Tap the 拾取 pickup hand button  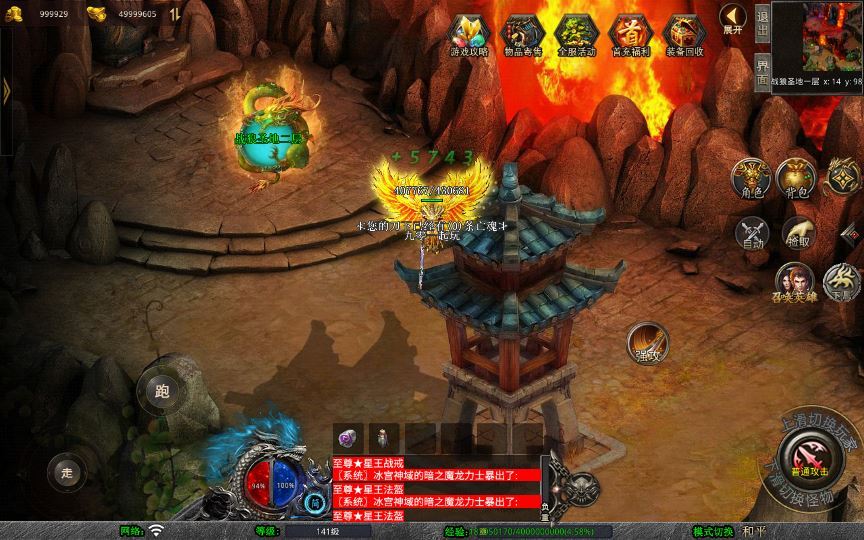(797, 232)
